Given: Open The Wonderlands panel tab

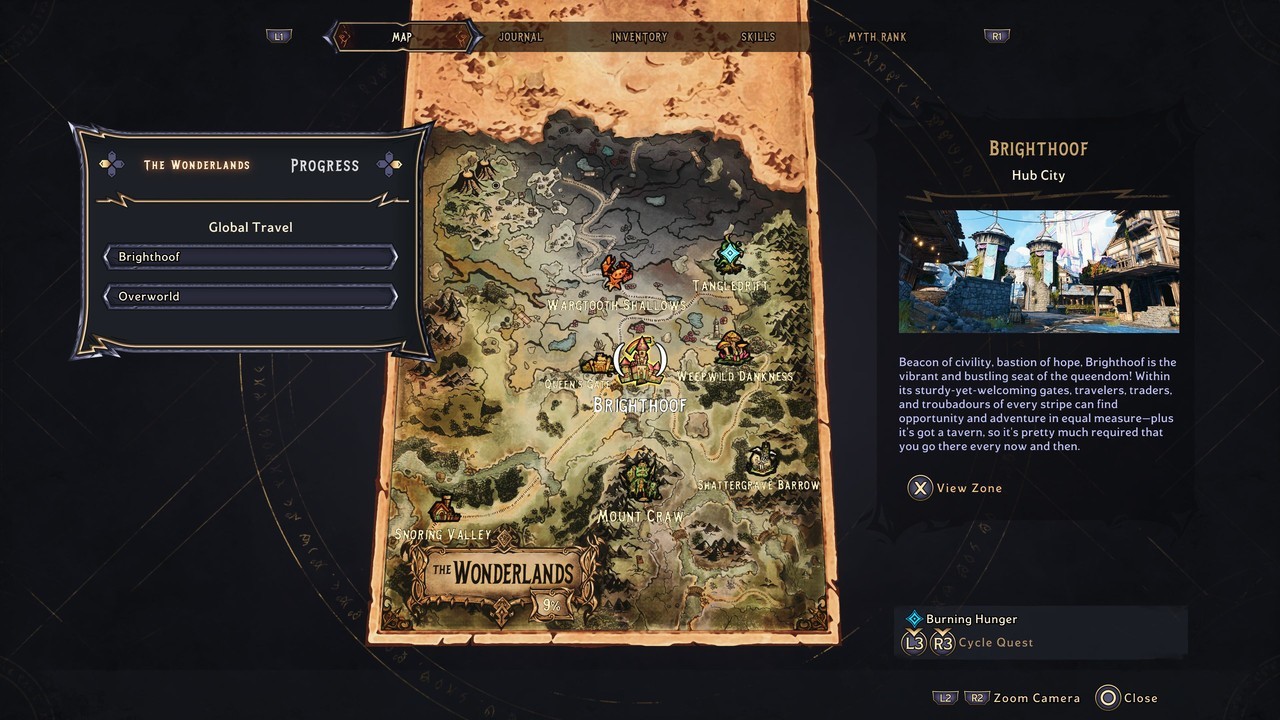Looking at the screenshot, I should click(x=197, y=165).
